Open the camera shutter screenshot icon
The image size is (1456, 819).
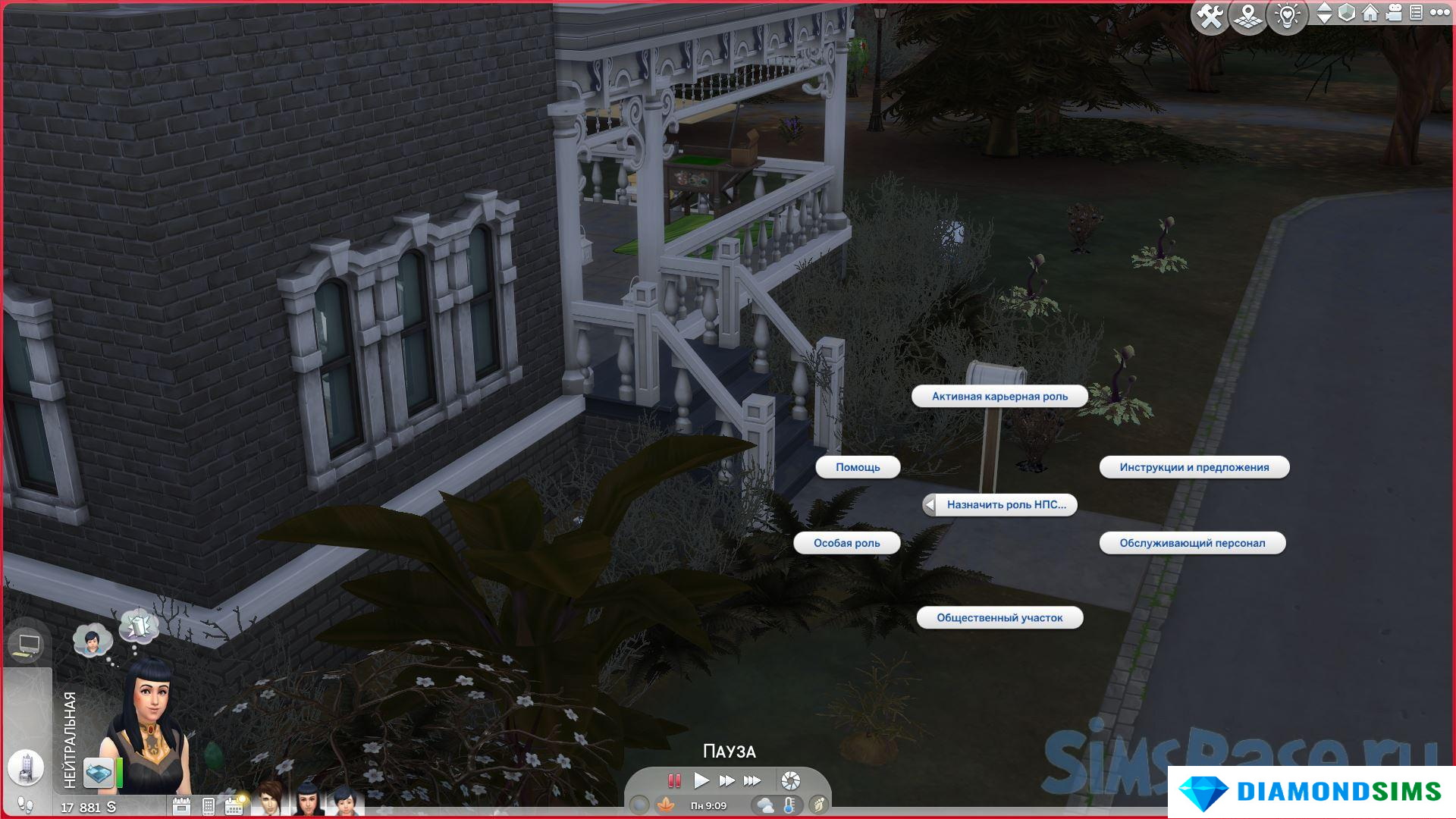(x=790, y=780)
